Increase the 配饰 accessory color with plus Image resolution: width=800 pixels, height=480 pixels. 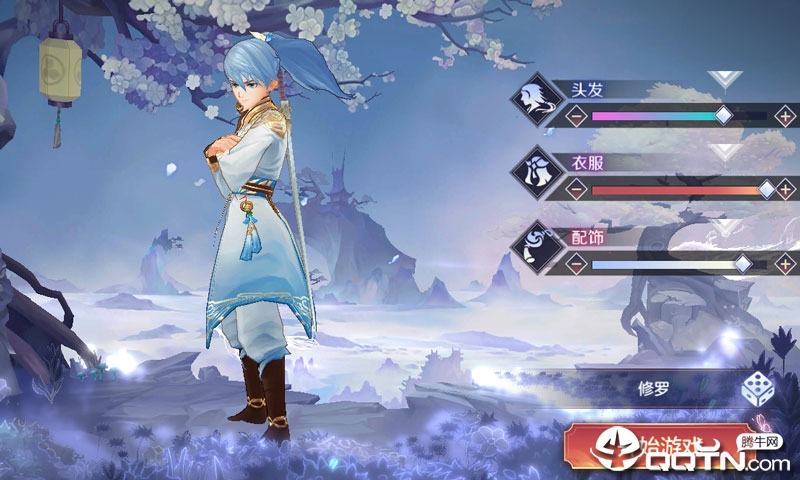(x=786, y=264)
